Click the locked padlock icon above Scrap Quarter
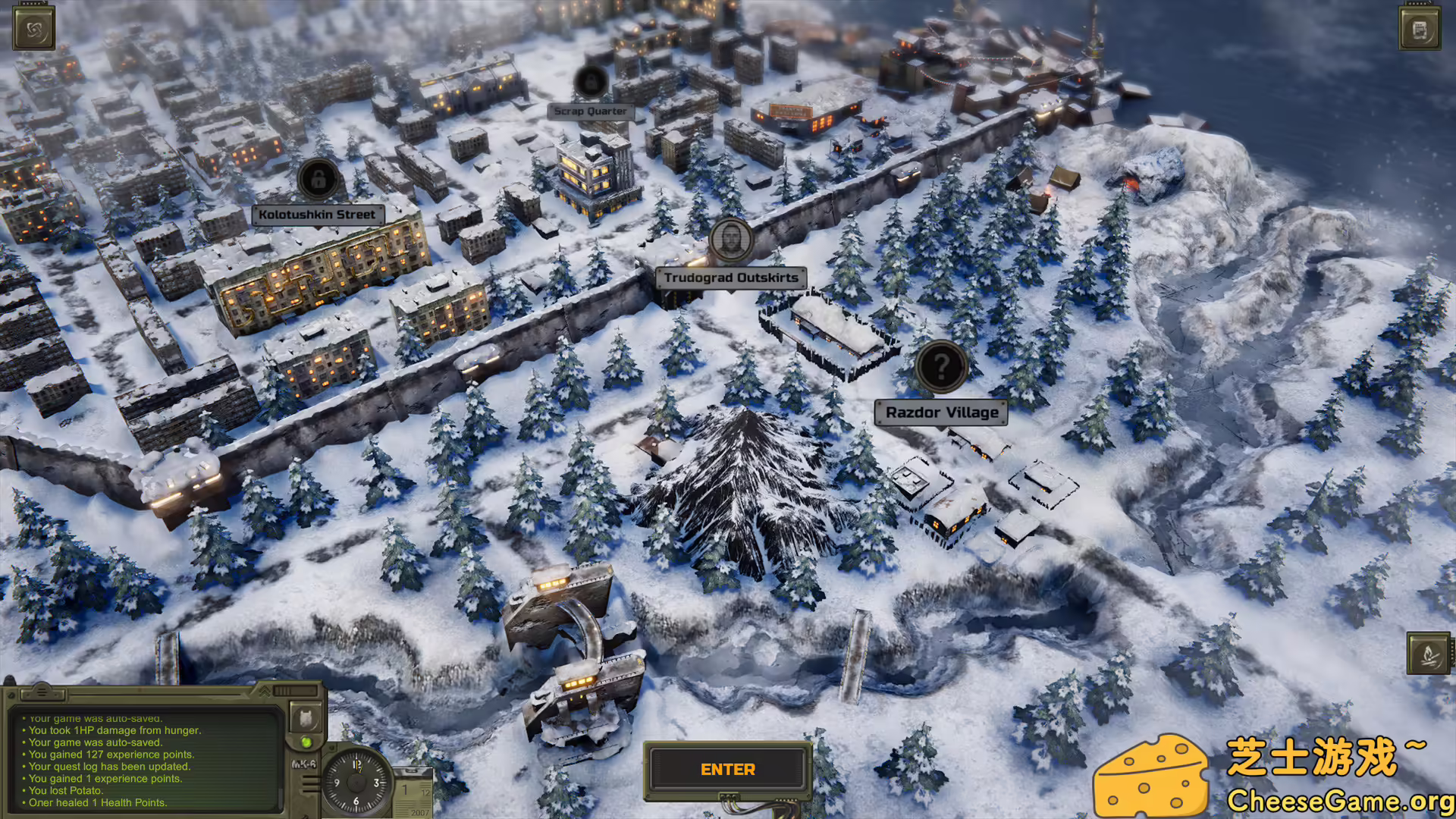Screen dimensions: 1456x819 [x=591, y=82]
